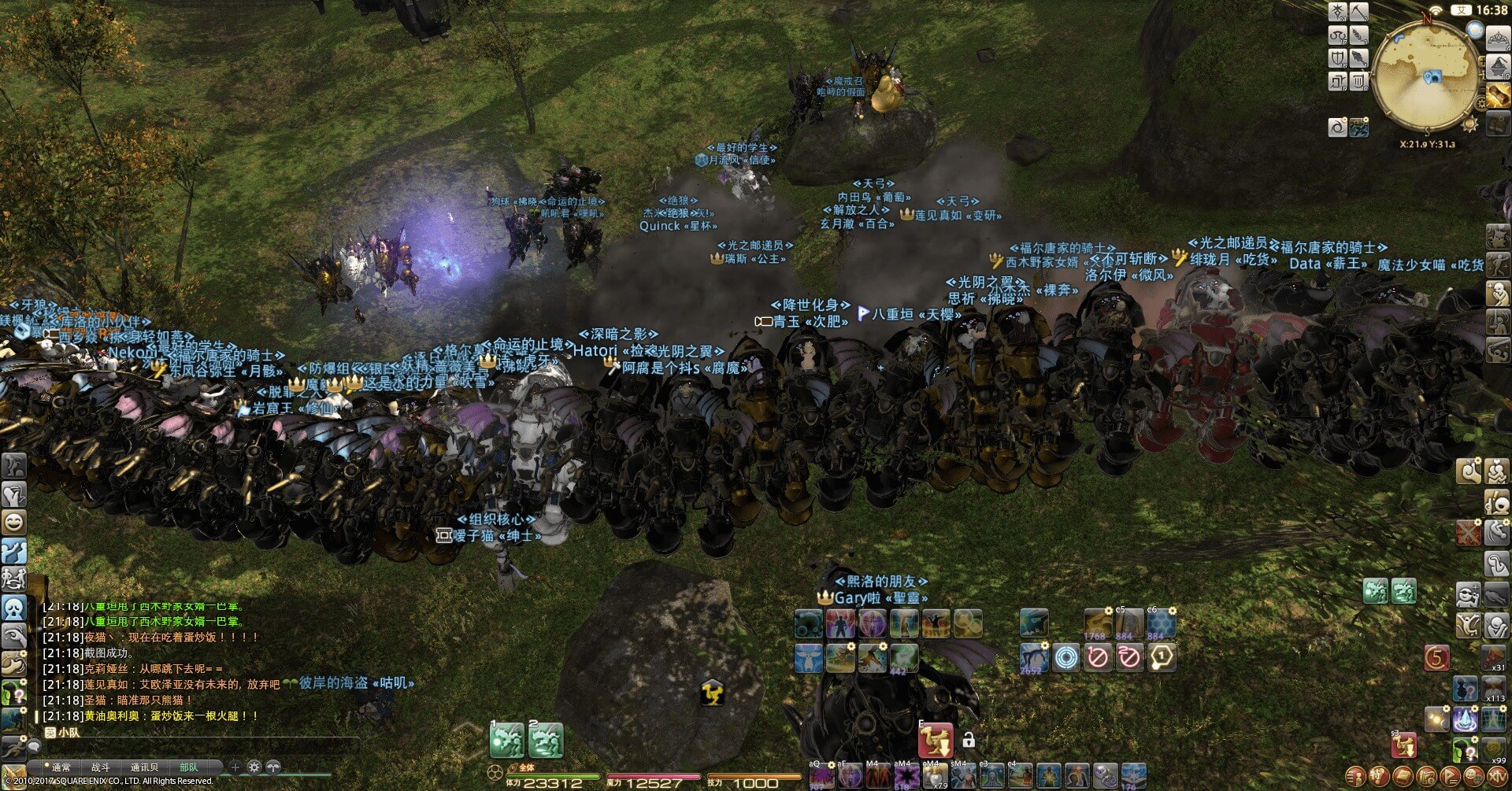This screenshot has width=1512, height=791.
Task: Click the red number 5 countdown icon
Action: click(1437, 657)
